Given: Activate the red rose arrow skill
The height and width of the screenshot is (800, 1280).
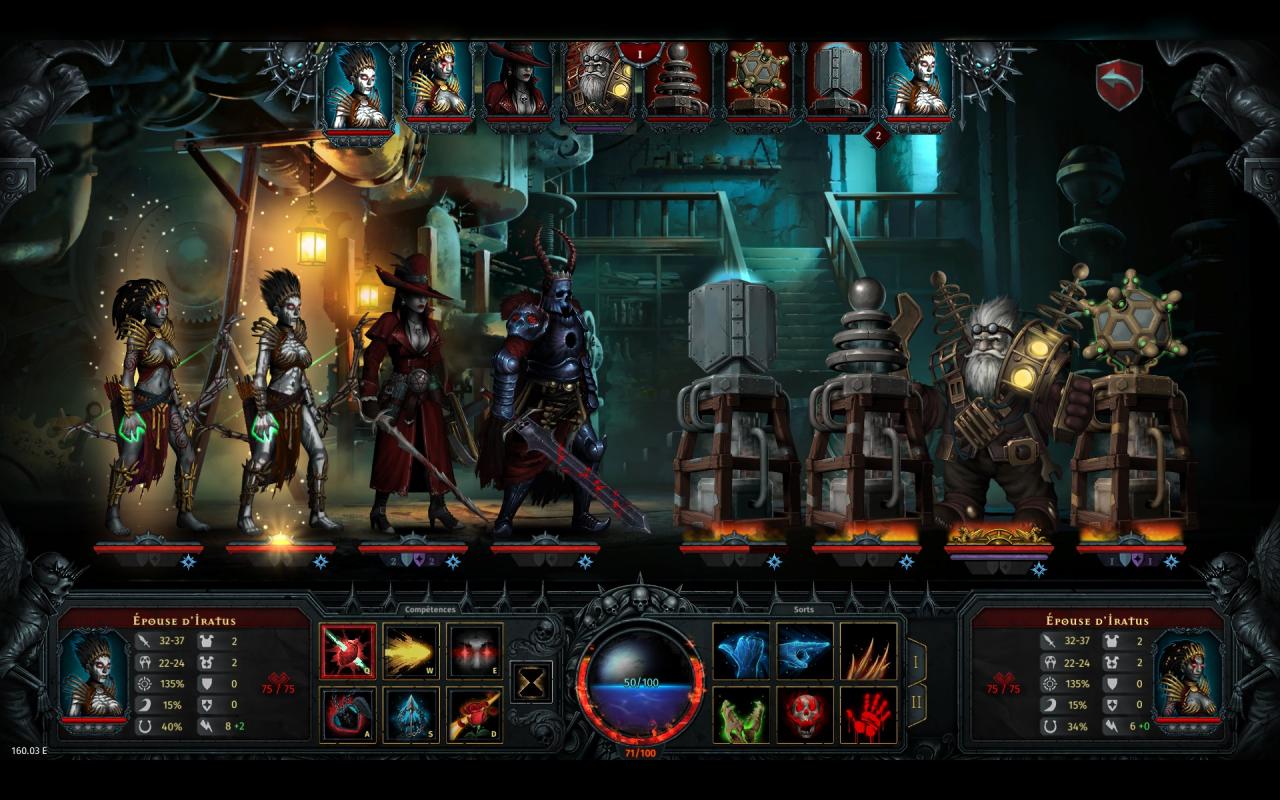Looking at the screenshot, I should pos(474,715).
